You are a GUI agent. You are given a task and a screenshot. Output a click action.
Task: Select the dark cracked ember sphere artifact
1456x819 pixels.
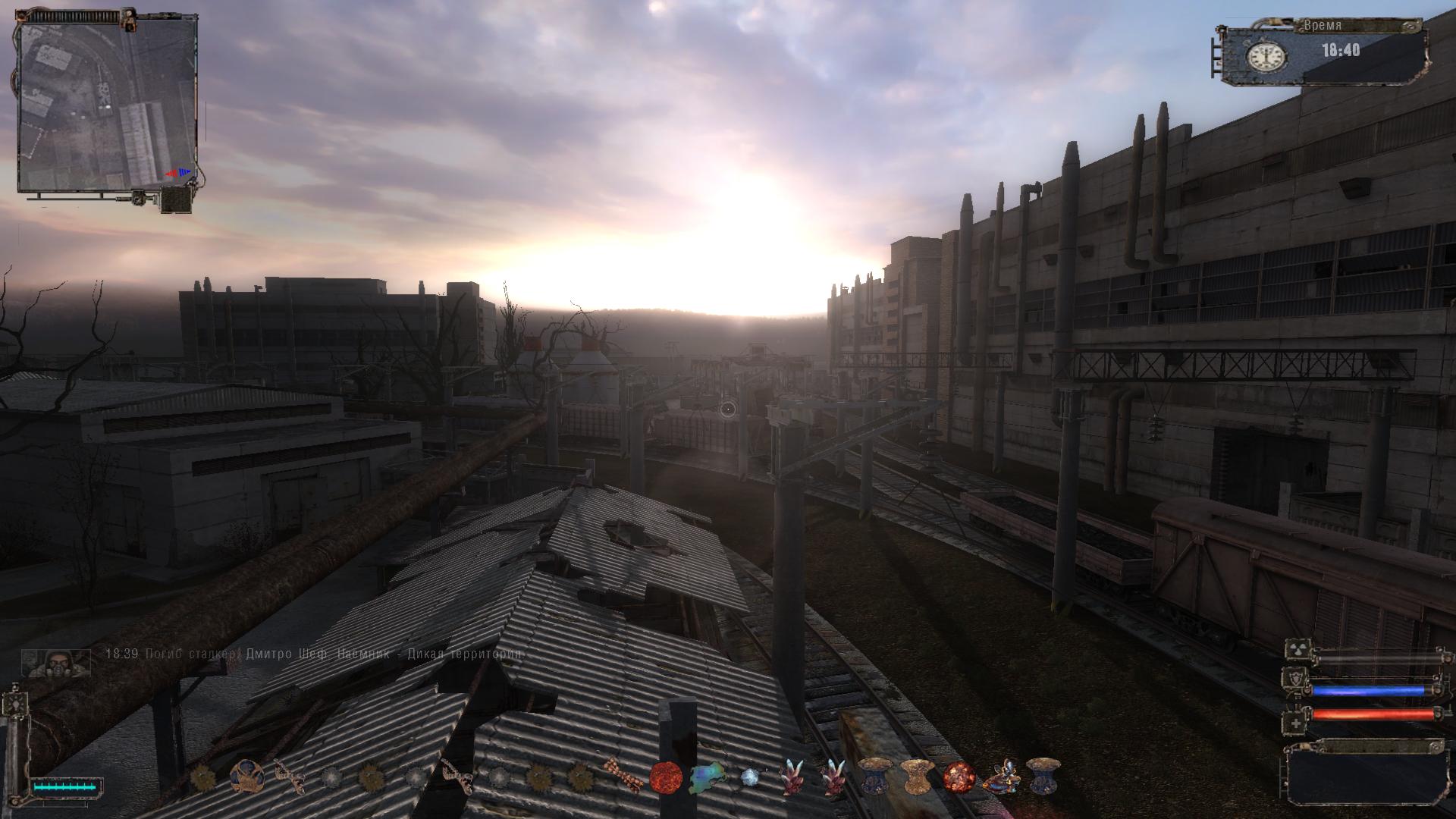click(958, 777)
